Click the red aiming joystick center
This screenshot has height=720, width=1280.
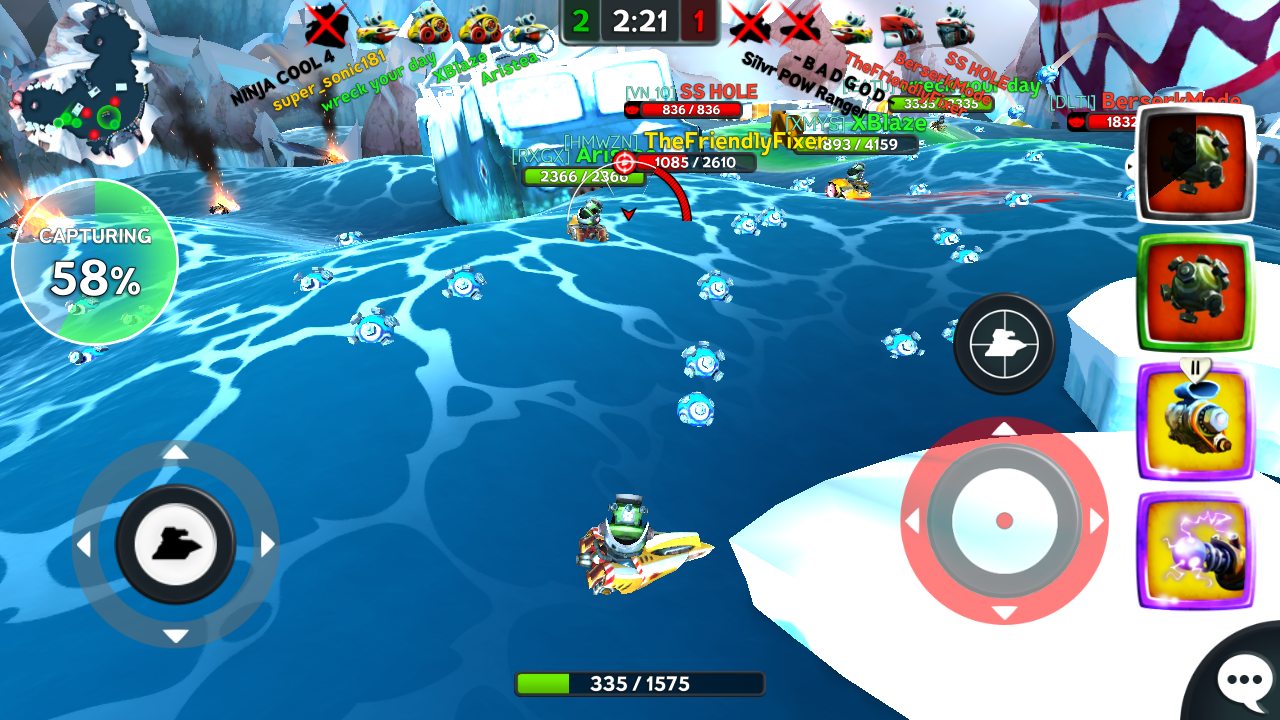click(1004, 521)
